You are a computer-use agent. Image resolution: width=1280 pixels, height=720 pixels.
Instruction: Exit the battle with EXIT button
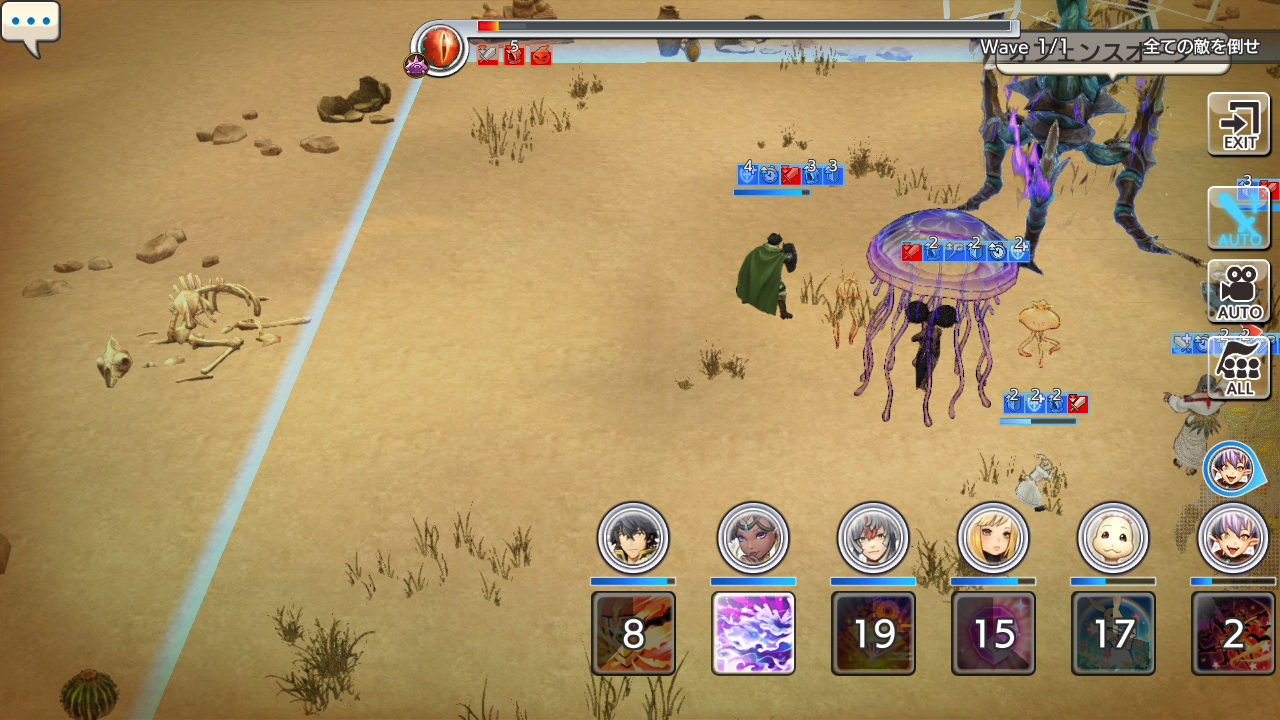pyautogui.click(x=1239, y=124)
